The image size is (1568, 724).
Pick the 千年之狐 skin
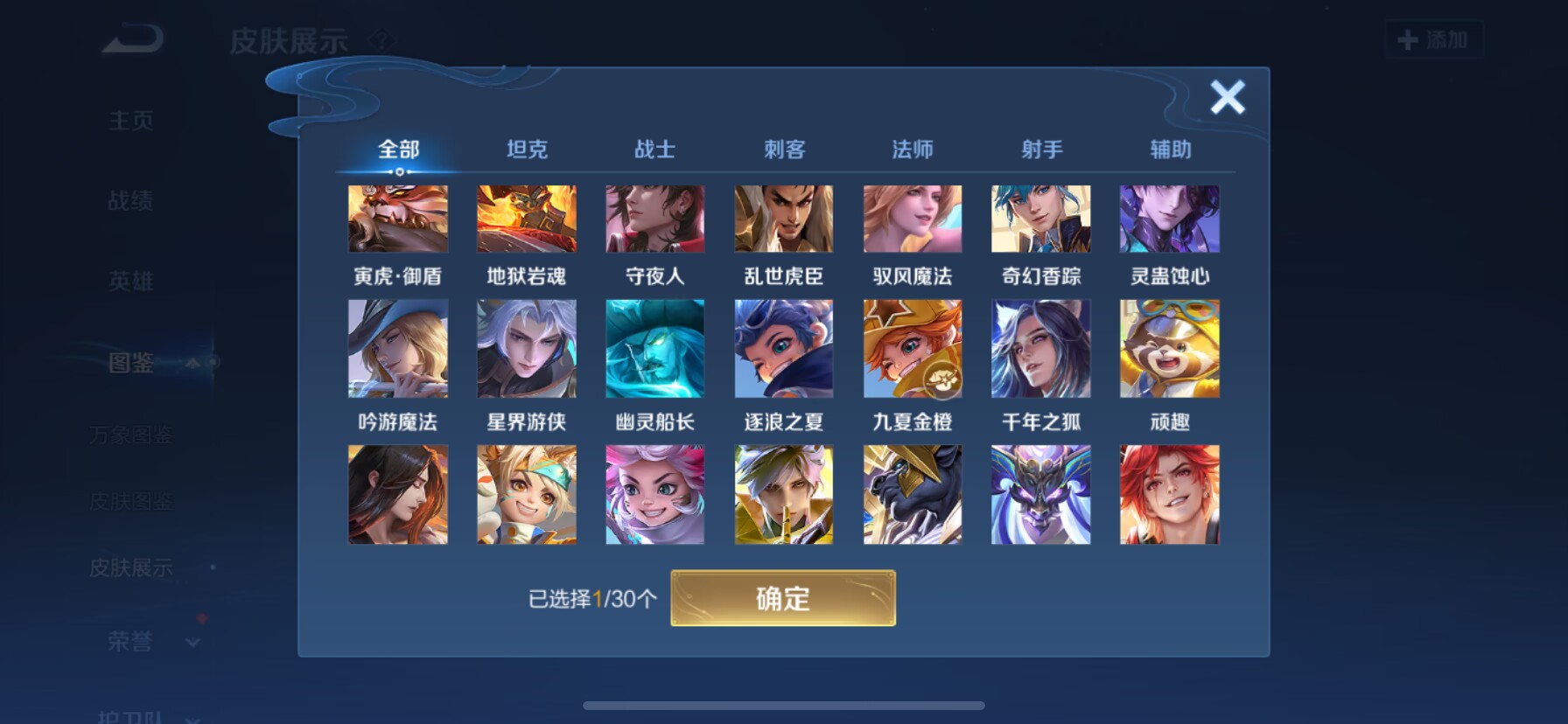click(1040, 348)
